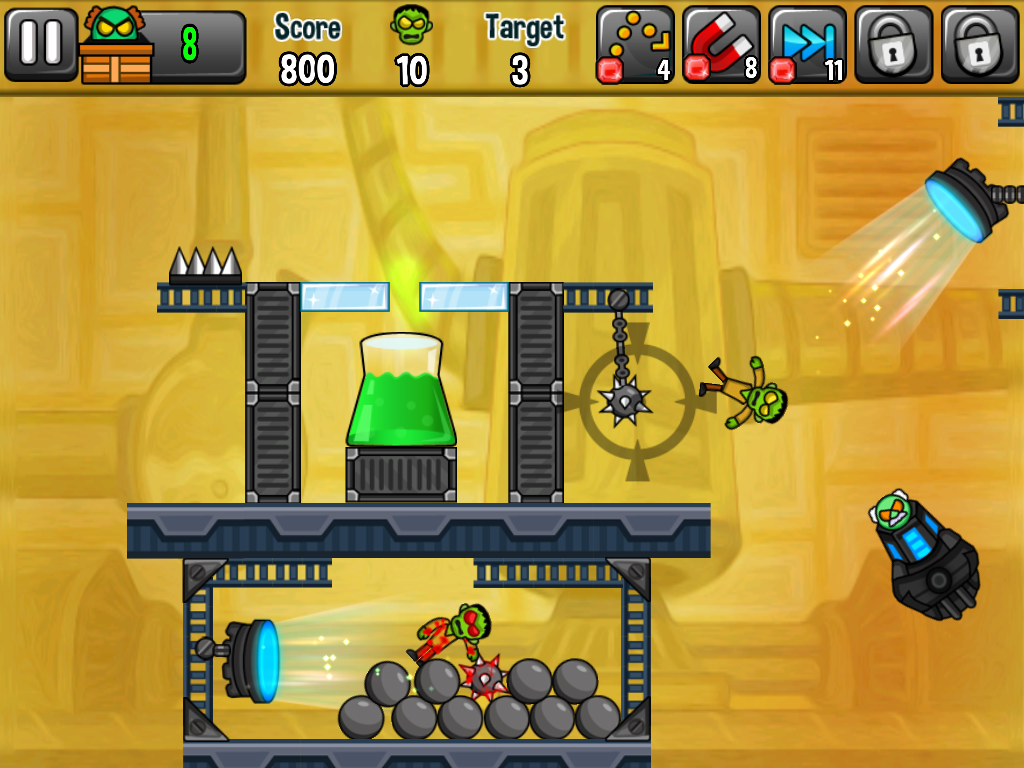Image resolution: width=1024 pixels, height=768 pixels.
Task: Pause the game
Action: point(41,45)
